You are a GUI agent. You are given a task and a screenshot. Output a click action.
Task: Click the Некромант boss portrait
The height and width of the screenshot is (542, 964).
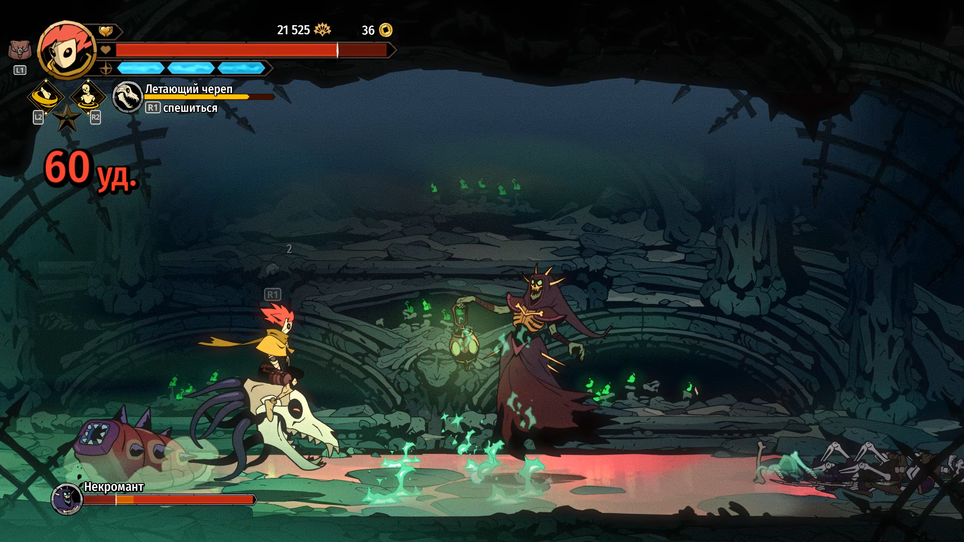tap(66, 497)
